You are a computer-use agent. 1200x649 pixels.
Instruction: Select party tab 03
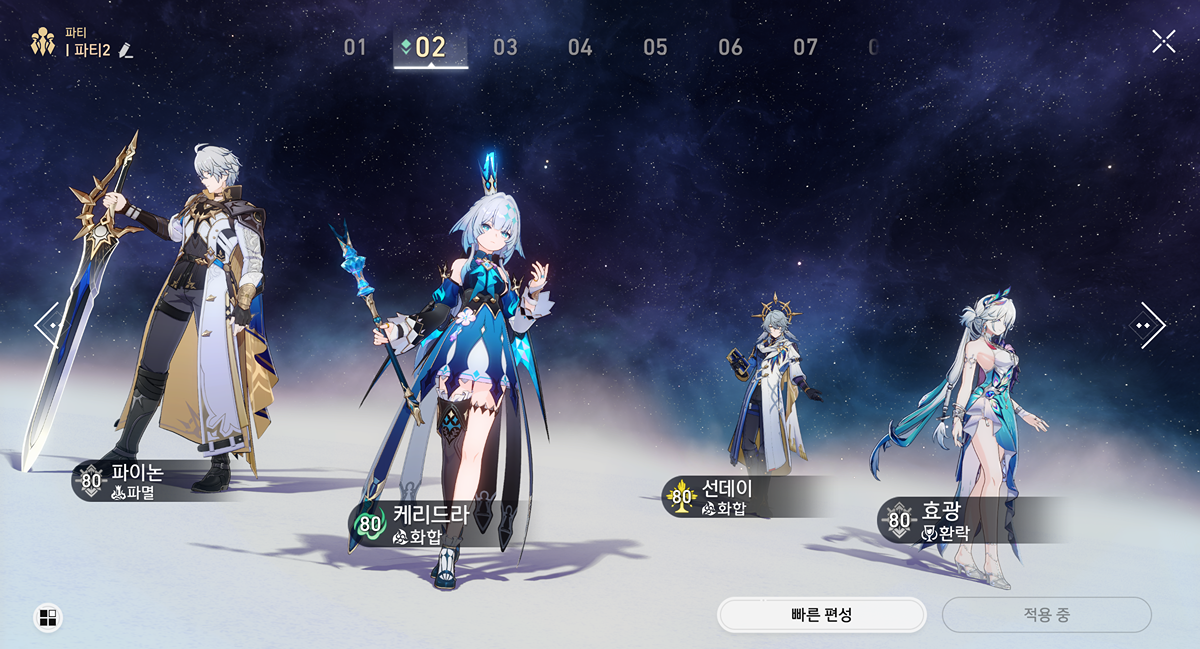tap(505, 47)
